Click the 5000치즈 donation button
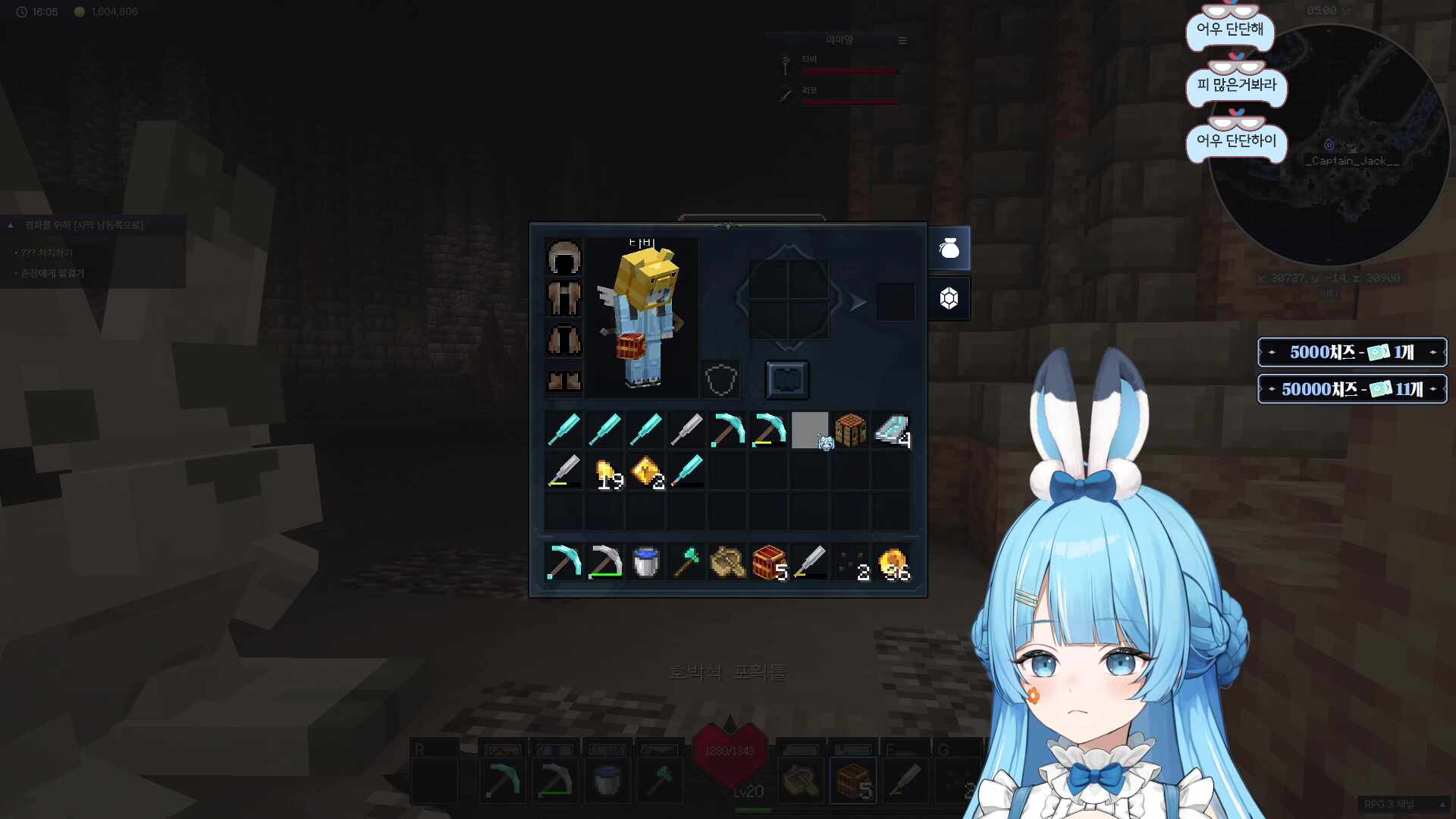 click(x=1351, y=352)
